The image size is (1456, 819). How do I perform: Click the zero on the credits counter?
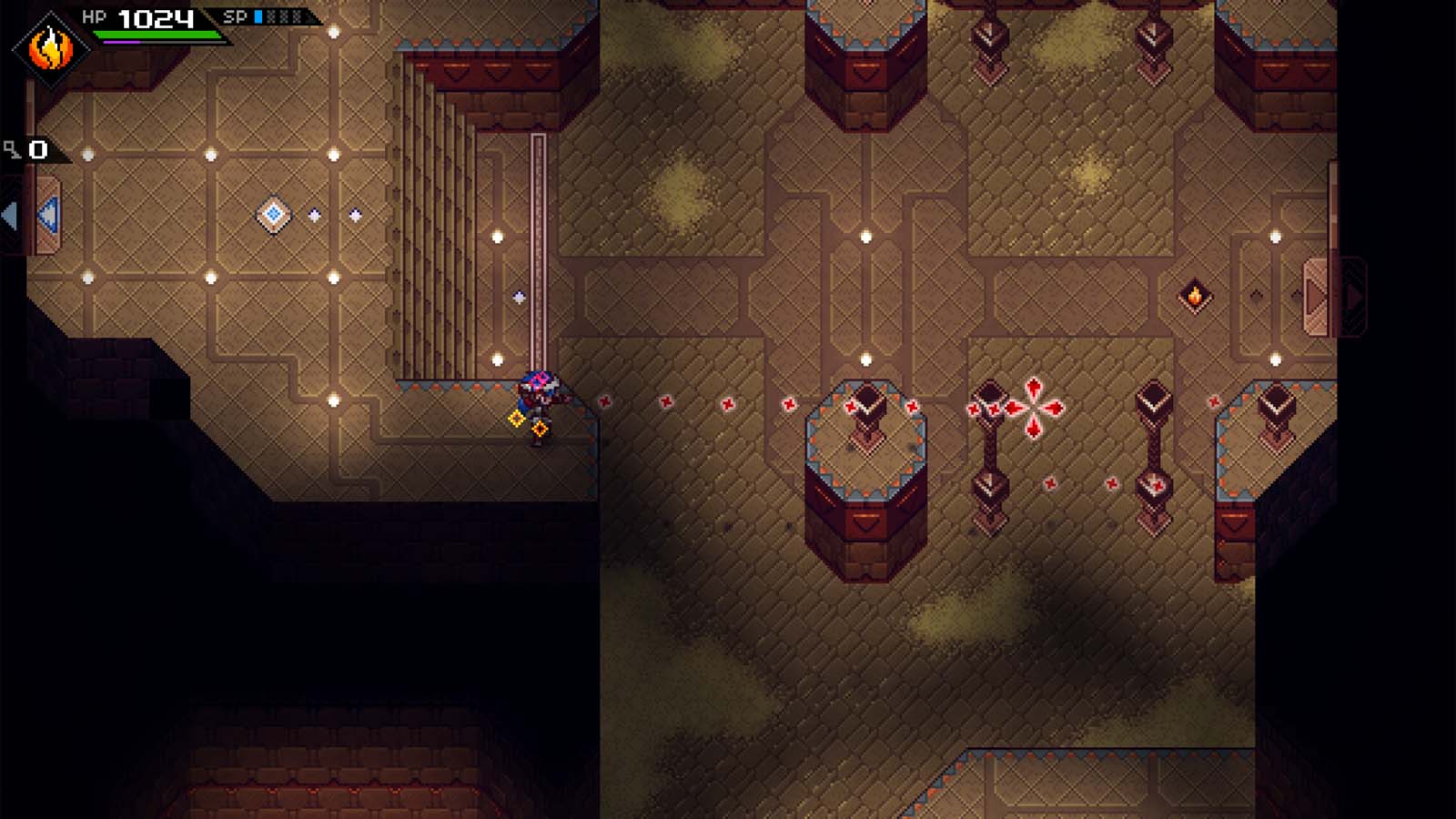click(37, 147)
